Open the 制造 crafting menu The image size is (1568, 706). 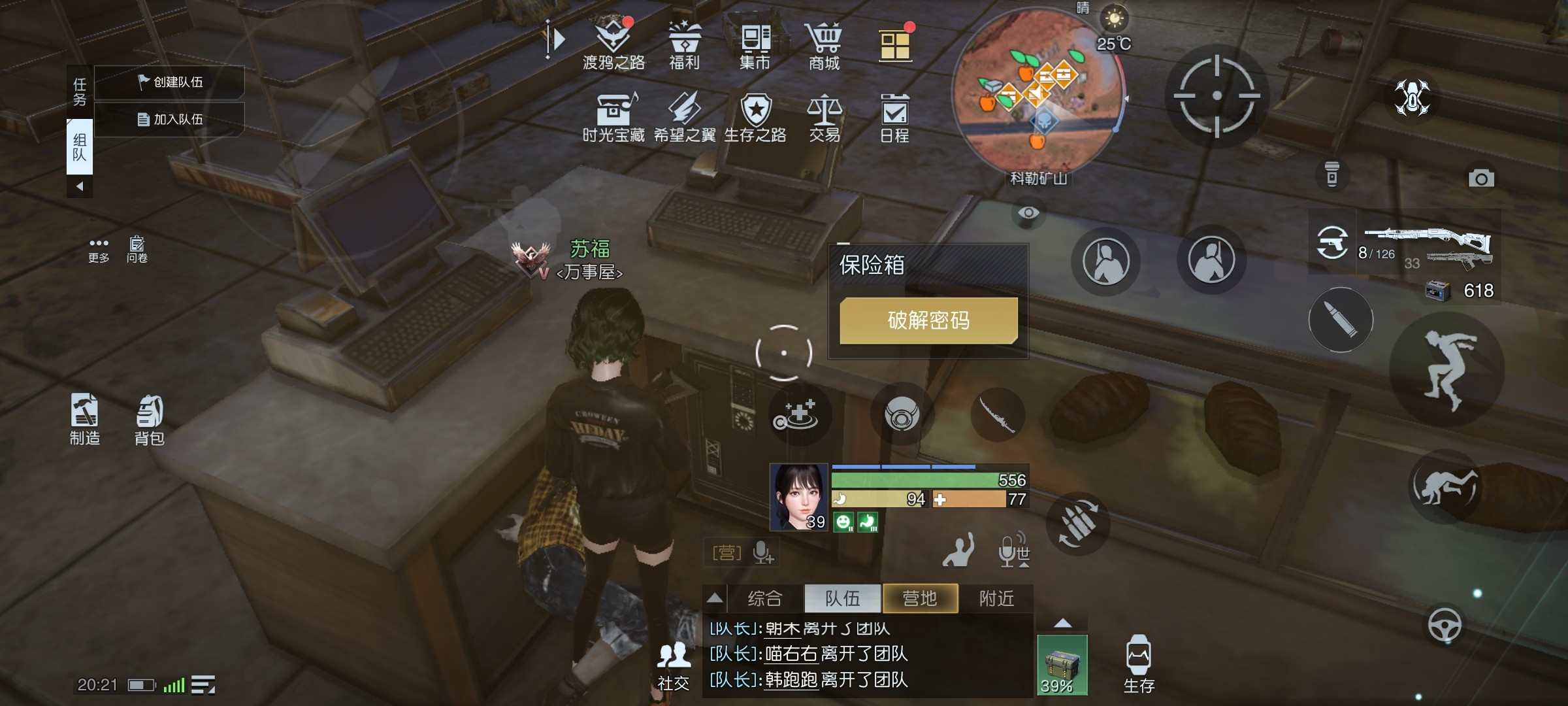[85, 420]
